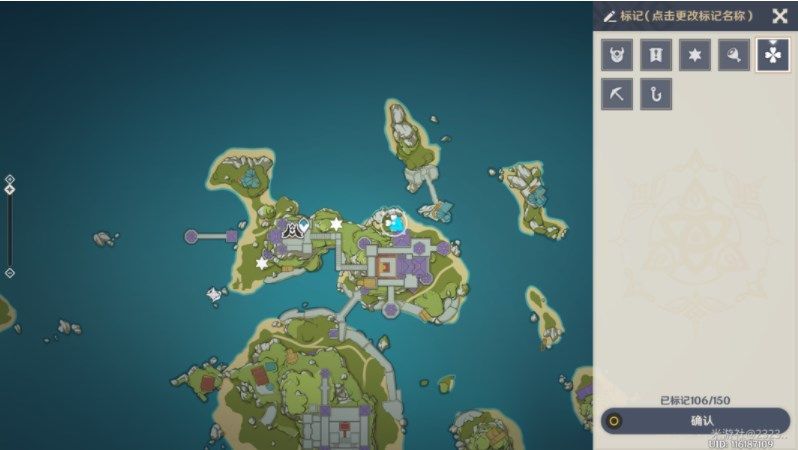Click the teleport waypoint pin on the map
Viewport: 798px width, 450px height.
point(303,226)
